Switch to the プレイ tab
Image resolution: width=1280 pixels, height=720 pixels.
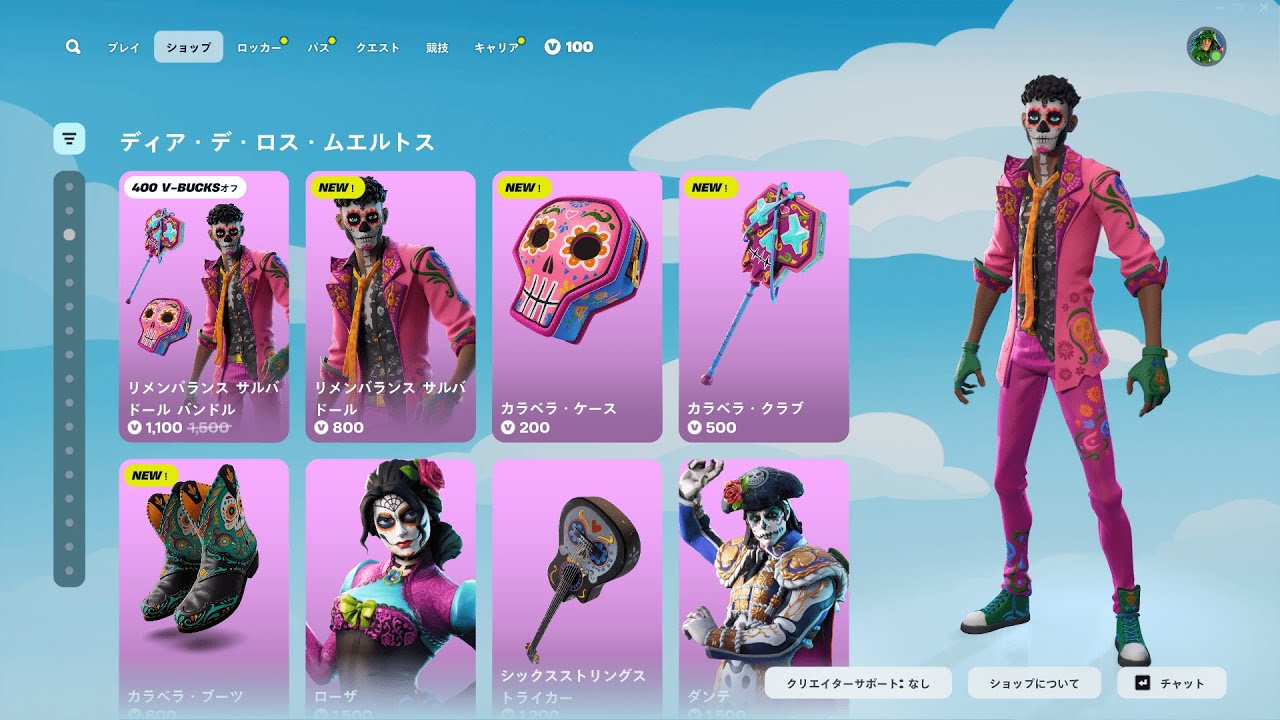124,47
